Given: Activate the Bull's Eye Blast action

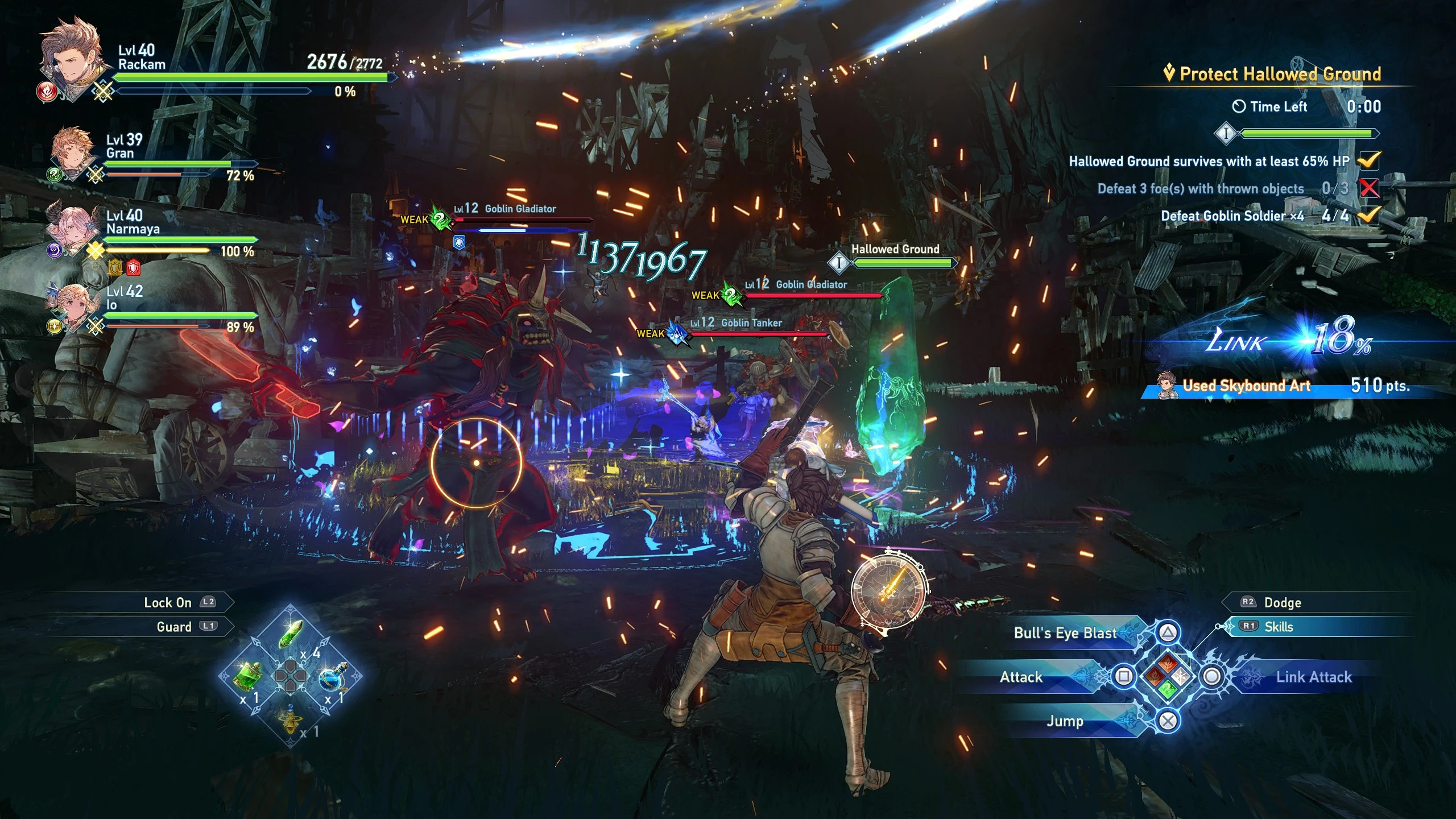Looking at the screenshot, I should click(x=1065, y=633).
